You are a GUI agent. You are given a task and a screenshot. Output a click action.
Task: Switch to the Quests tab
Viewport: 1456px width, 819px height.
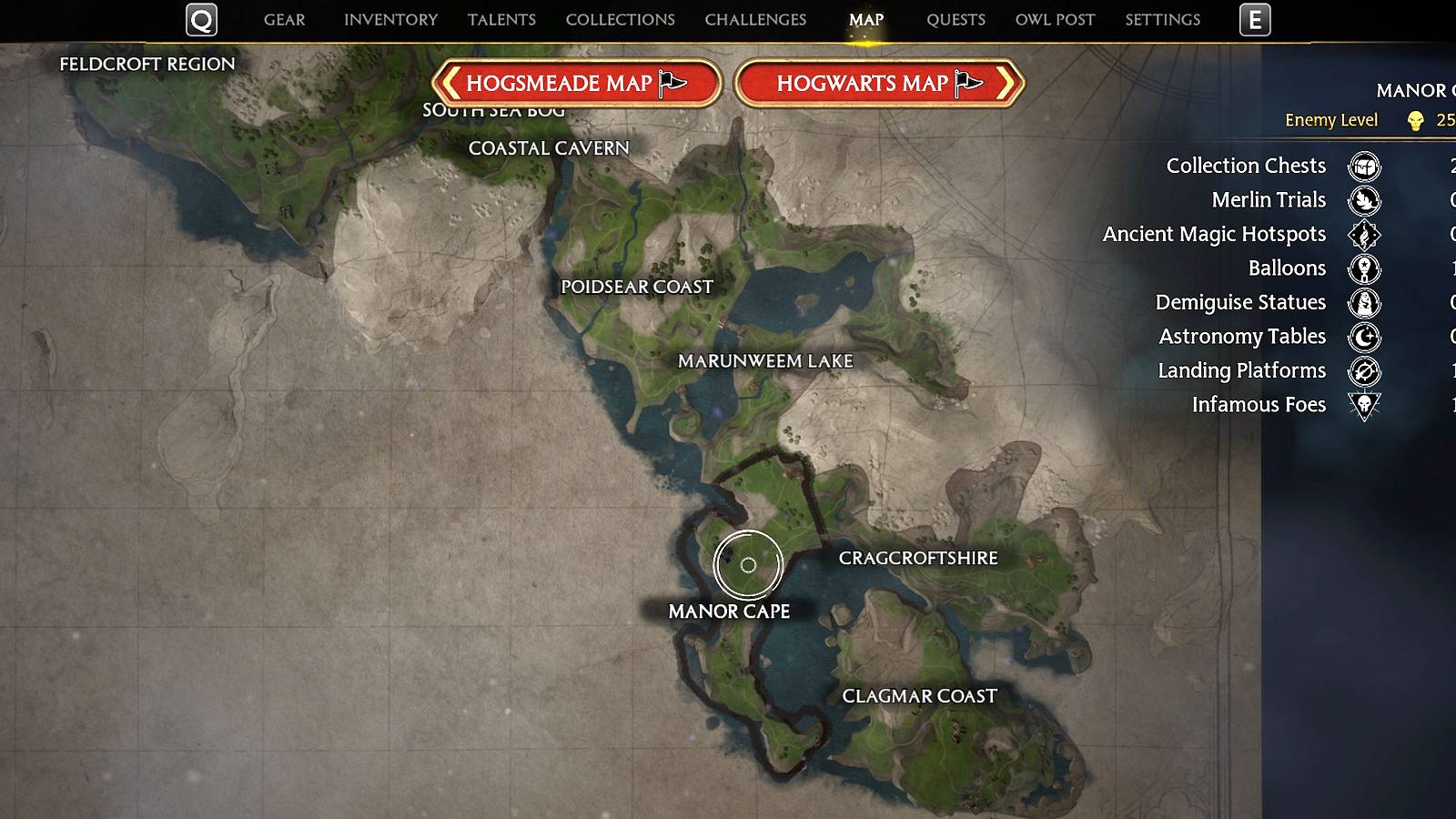955,19
